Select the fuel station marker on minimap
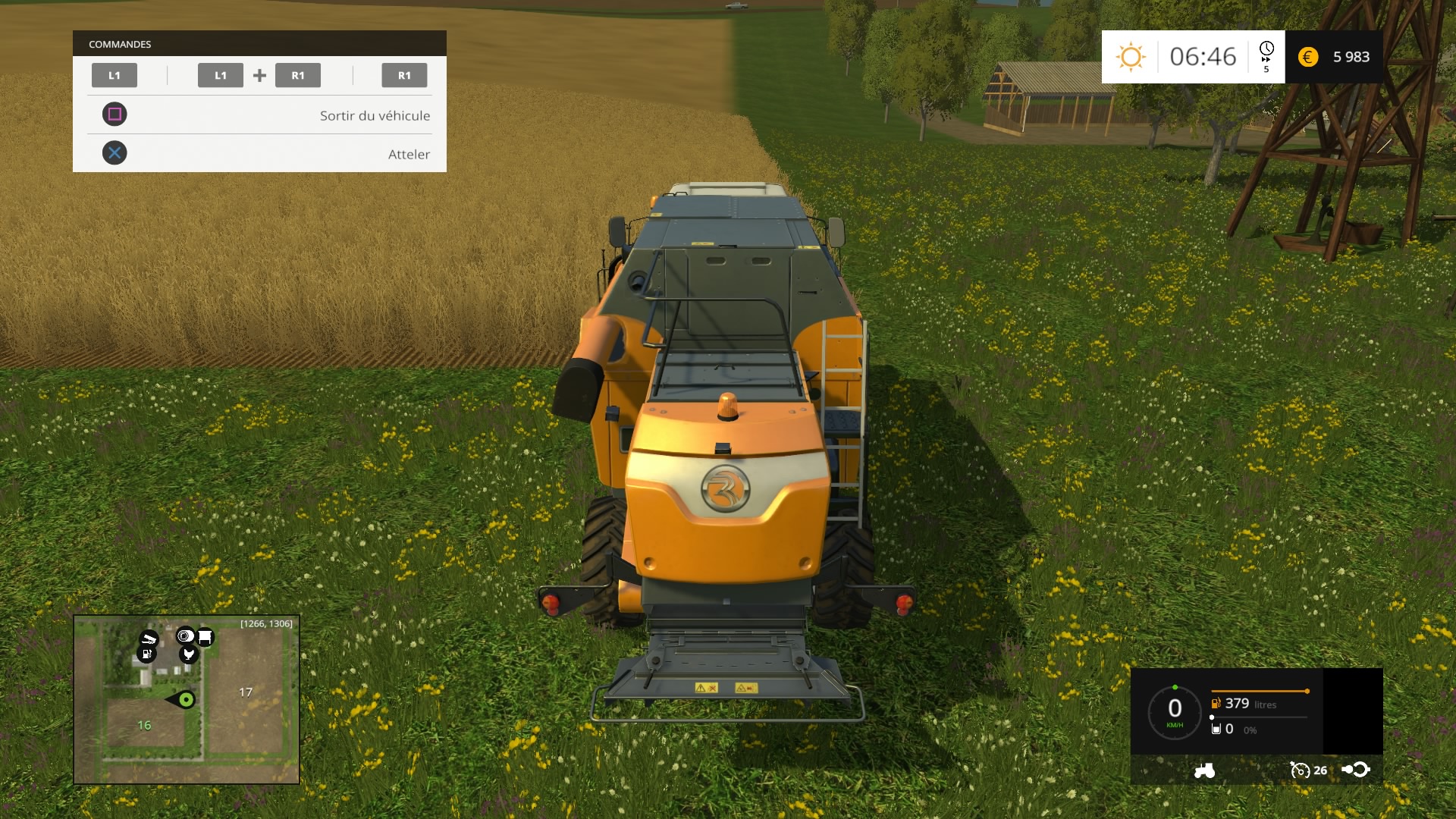The height and width of the screenshot is (819, 1456). point(146,654)
